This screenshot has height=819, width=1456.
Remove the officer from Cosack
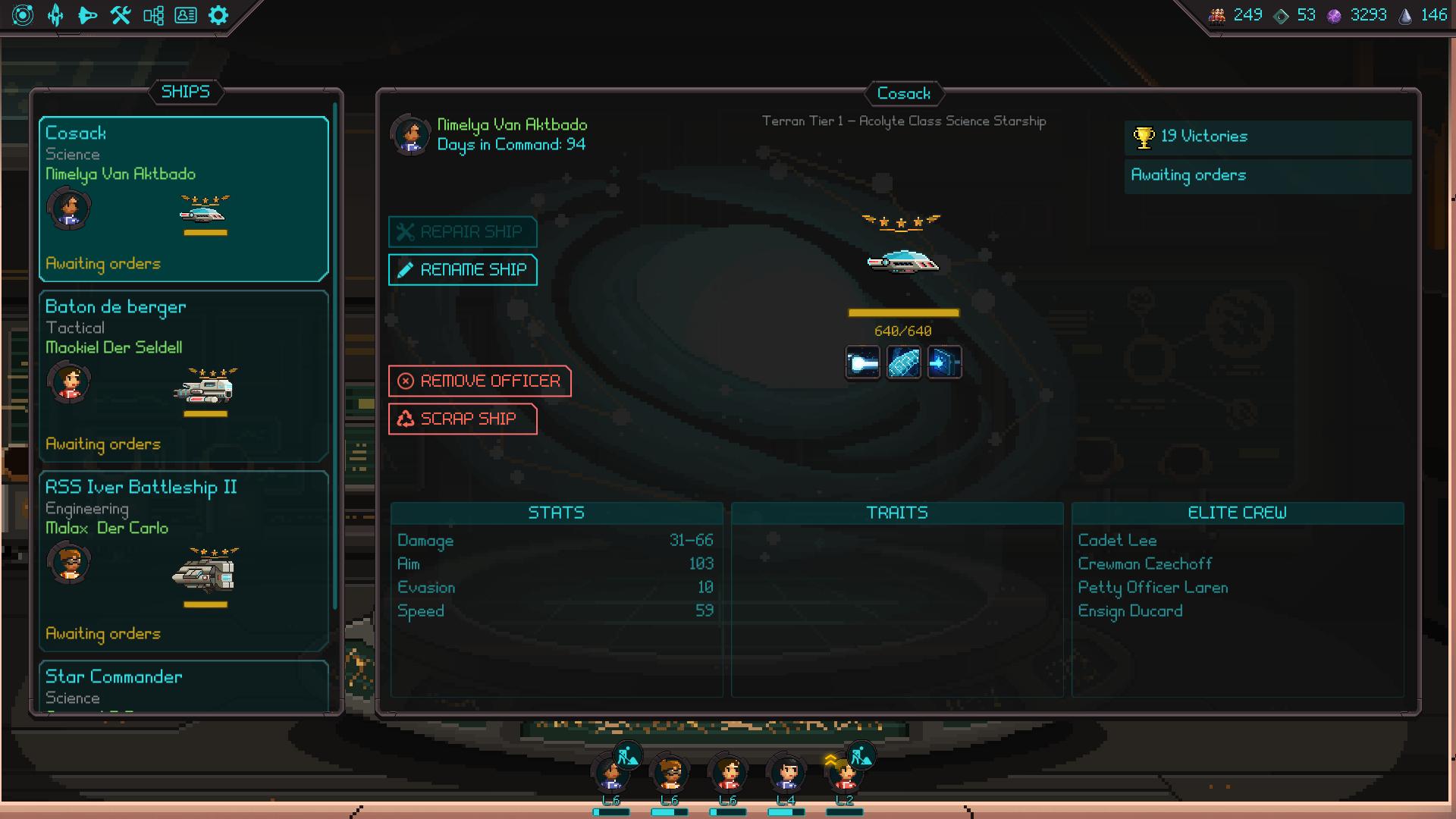[479, 381]
